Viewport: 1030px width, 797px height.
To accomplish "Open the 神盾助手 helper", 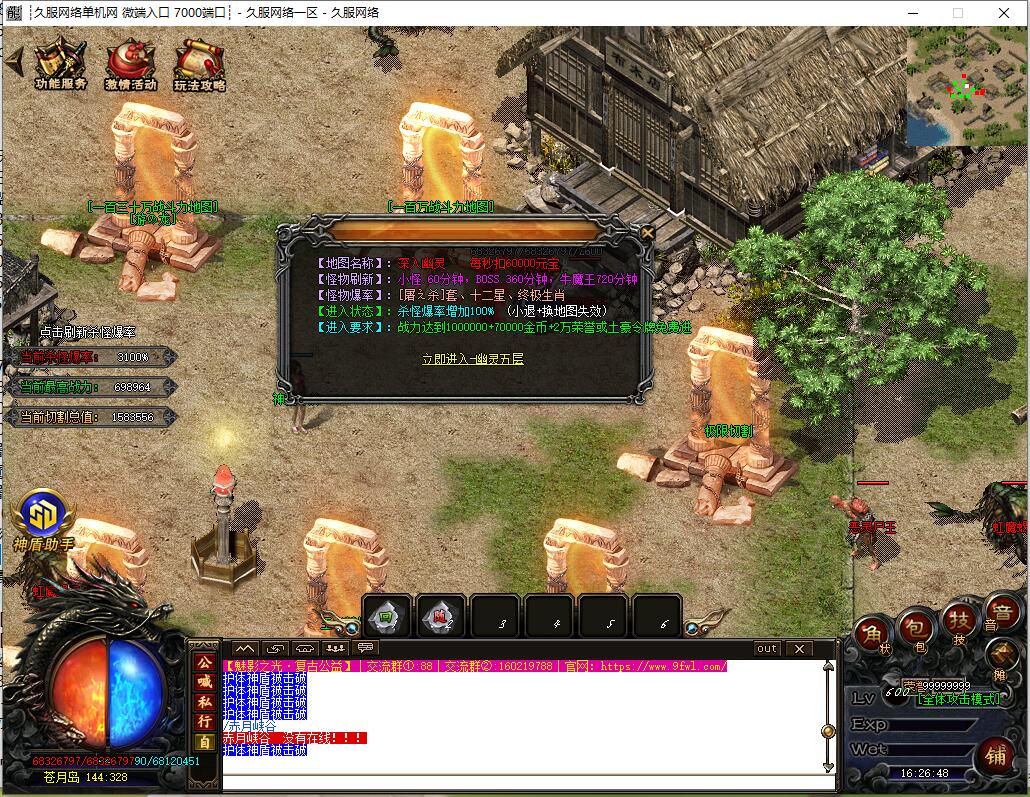I will pos(42,515).
